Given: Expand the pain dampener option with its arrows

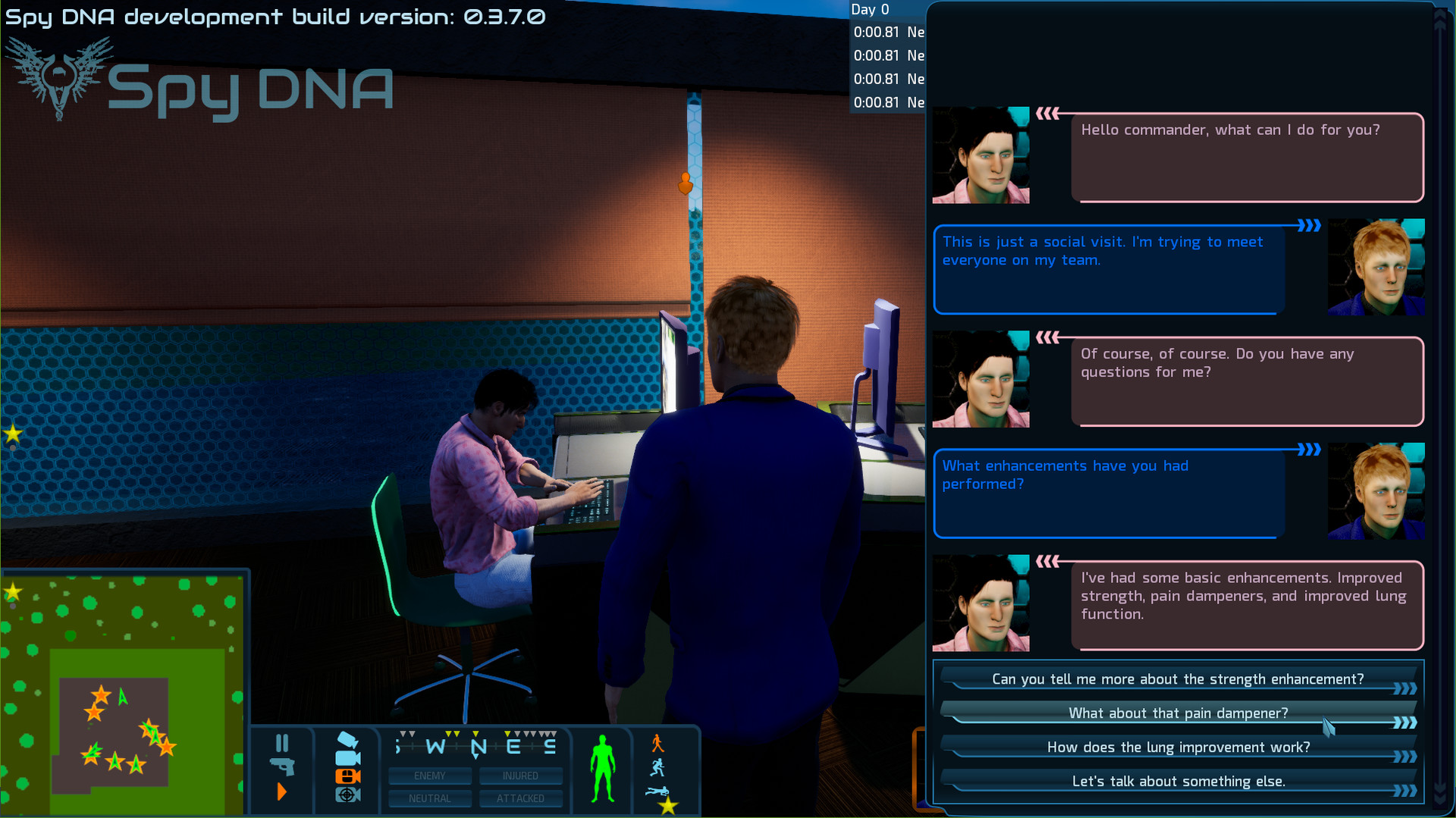Looking at the screenshot, I should pos(1404,722).
